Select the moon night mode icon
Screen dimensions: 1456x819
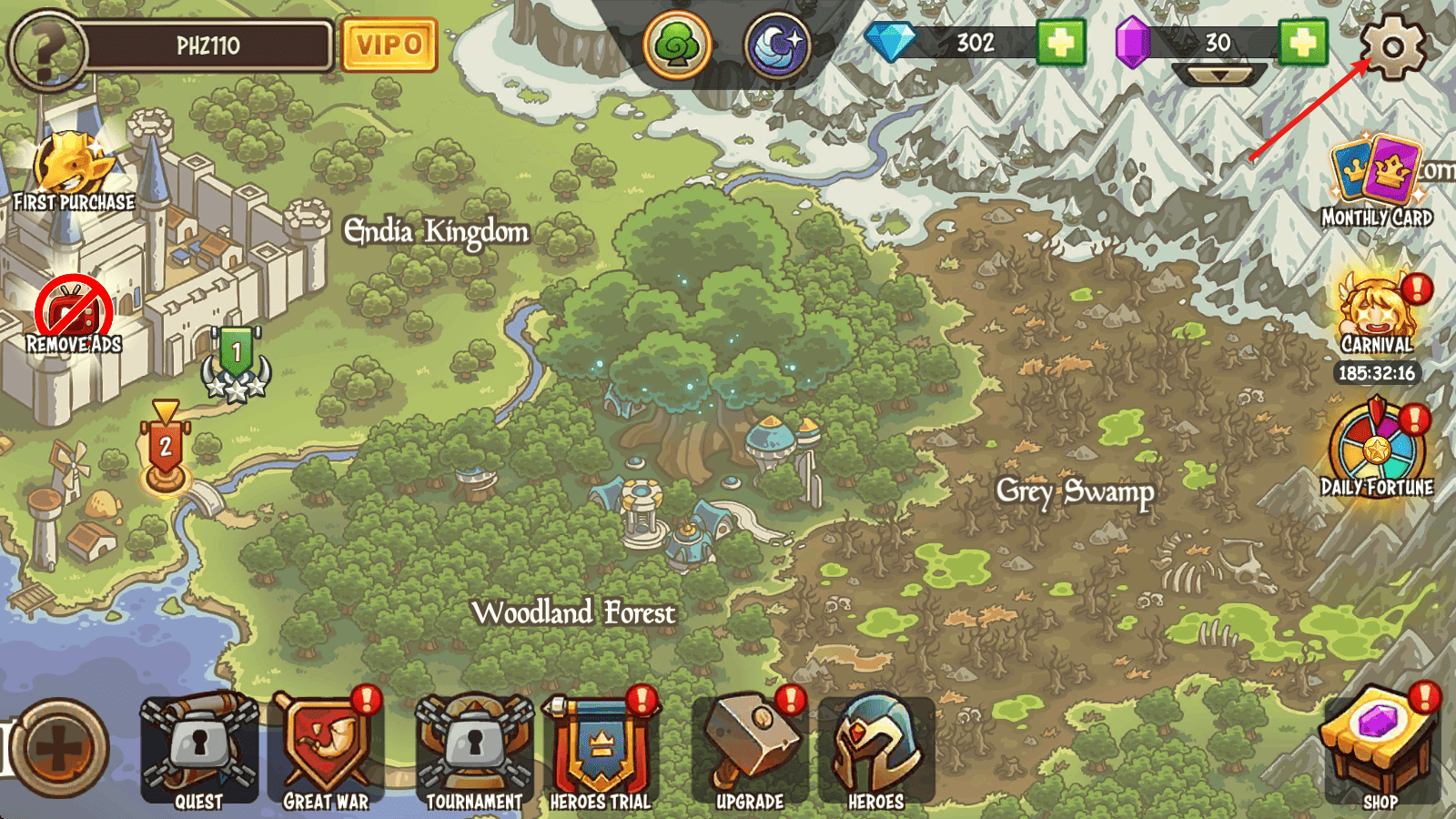click(777, 45)
